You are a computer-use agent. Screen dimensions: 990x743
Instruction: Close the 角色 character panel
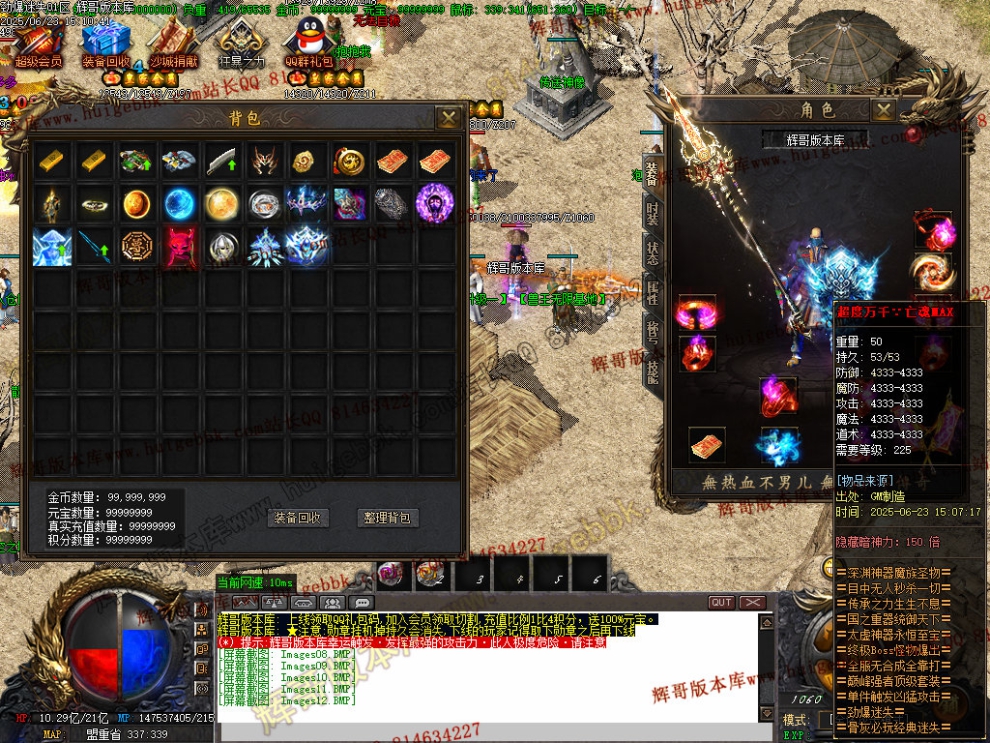tap(884, 110)
